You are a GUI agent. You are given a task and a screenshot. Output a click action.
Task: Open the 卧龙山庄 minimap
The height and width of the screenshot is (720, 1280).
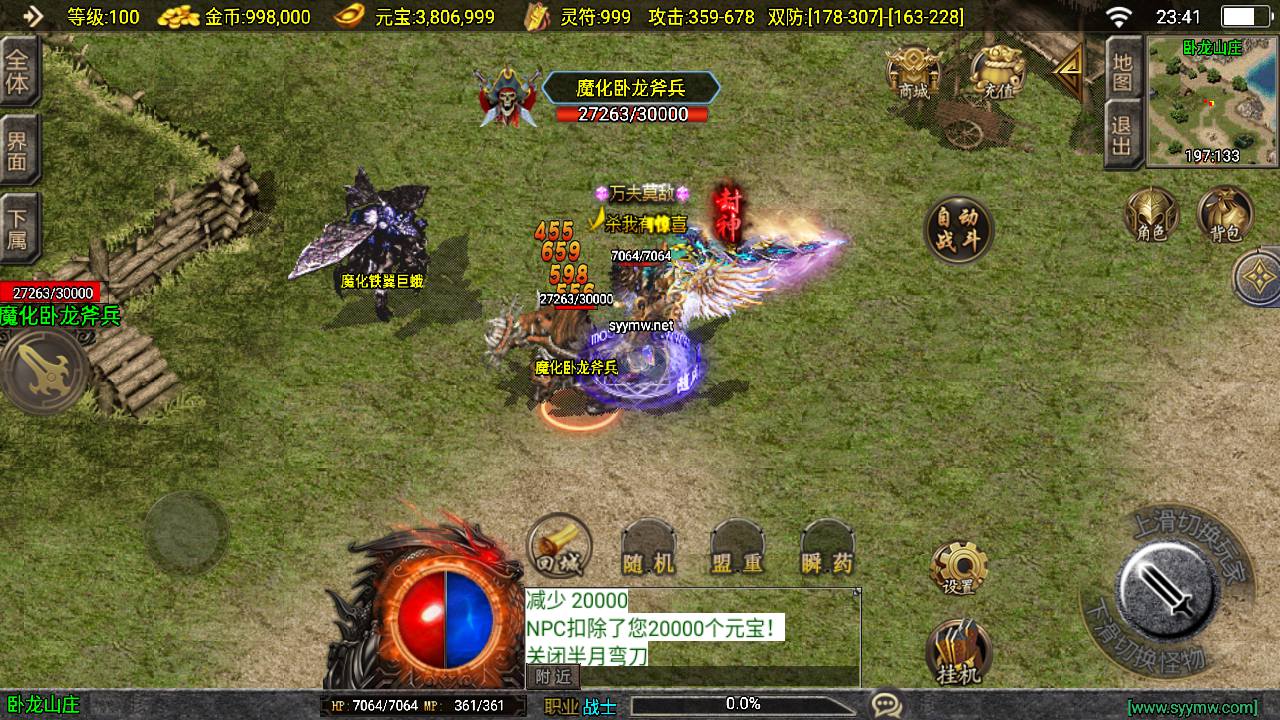[x=1211, y=100]
